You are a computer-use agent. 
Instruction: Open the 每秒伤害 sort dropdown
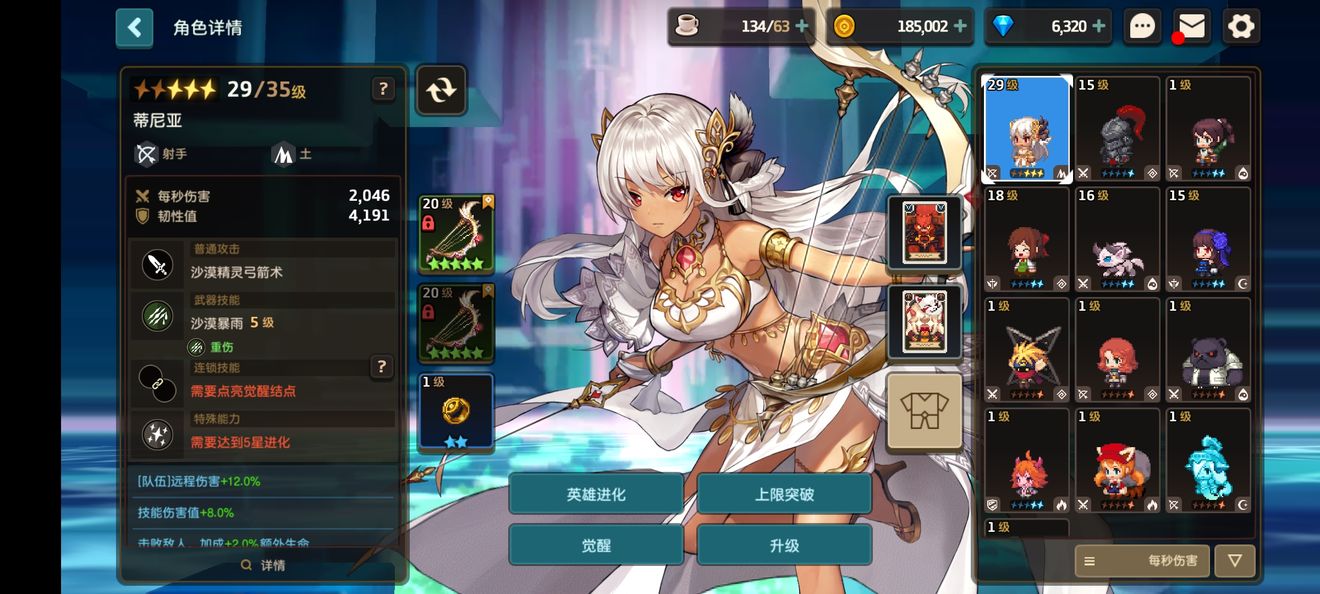click(x=1142, y=561)
